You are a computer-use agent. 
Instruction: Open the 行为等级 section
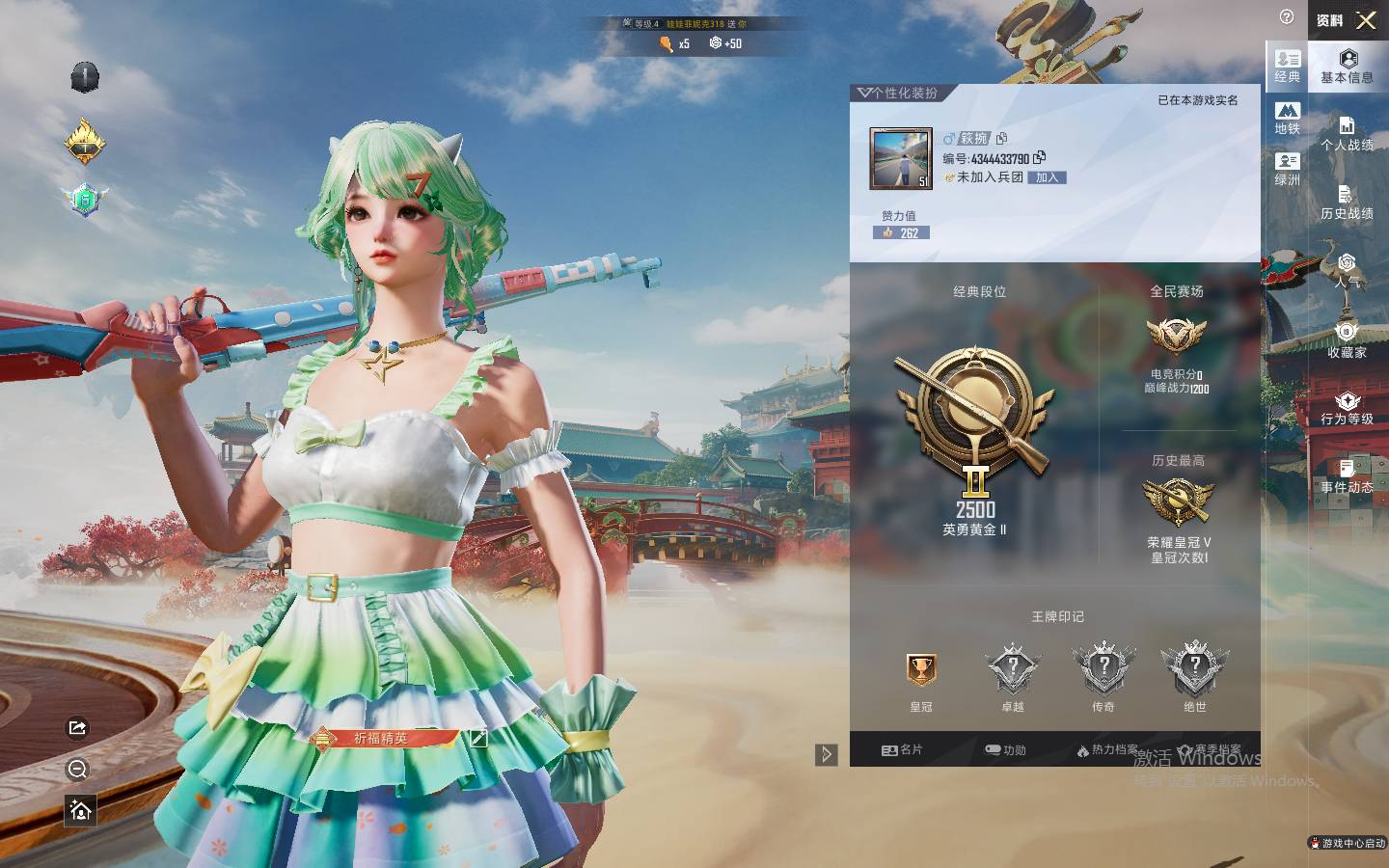tap(1347, 408)
